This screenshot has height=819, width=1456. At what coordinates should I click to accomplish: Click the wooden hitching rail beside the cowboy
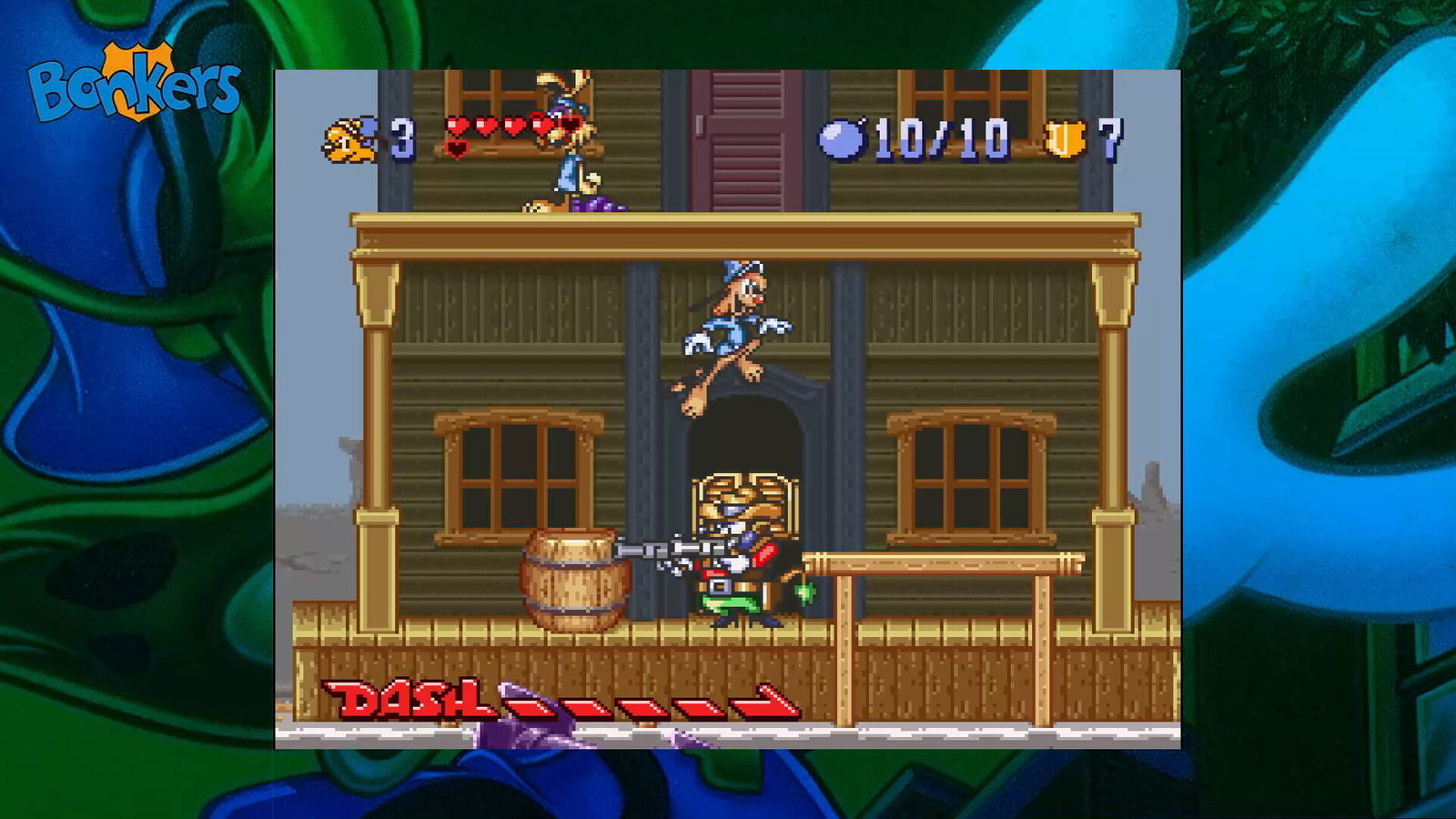click(x=937, y=560)
